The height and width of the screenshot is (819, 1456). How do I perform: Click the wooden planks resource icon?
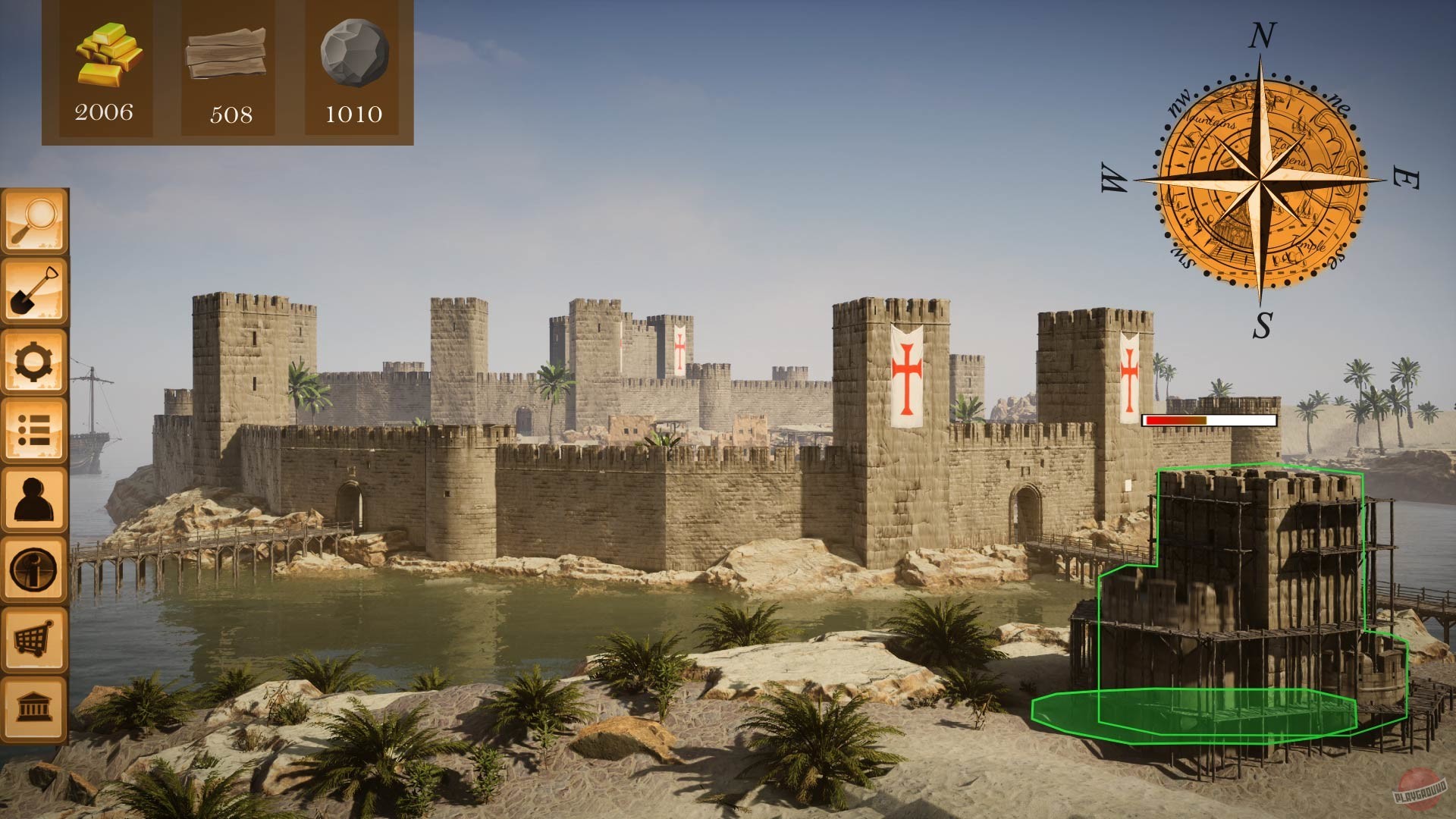227,53
